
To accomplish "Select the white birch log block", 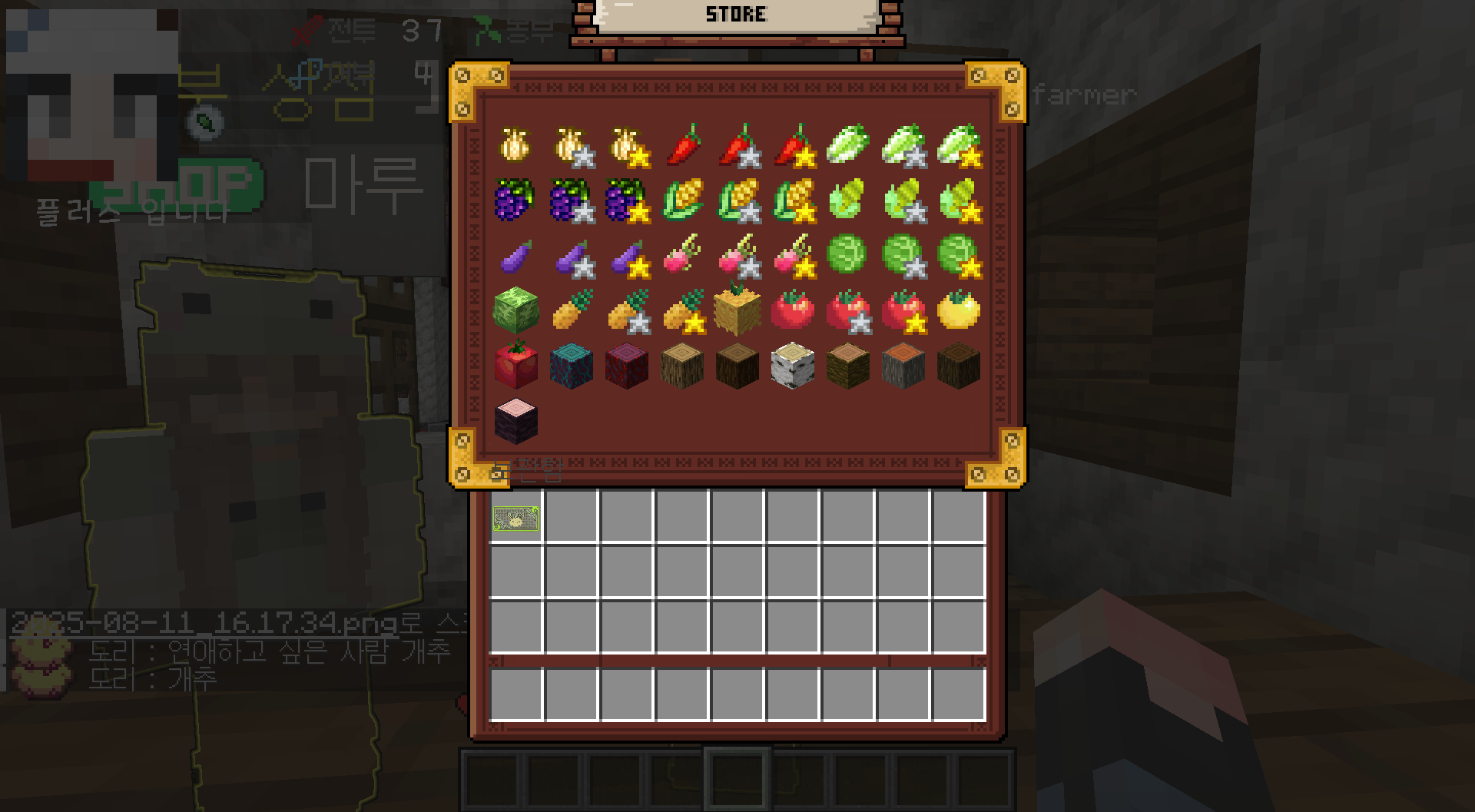I will click(x=793, y=366).
